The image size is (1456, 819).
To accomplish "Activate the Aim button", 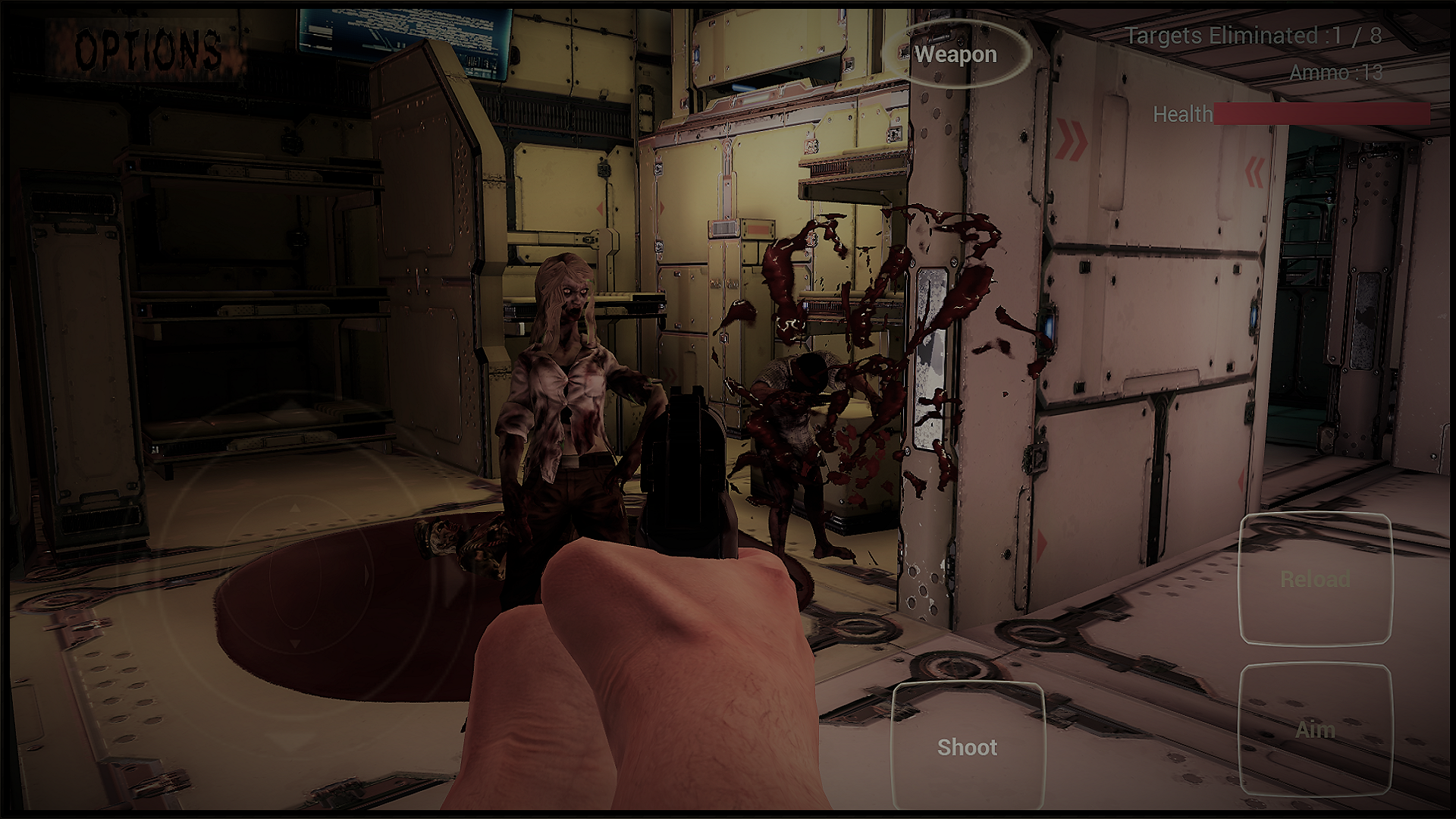I will point(1315,730).
